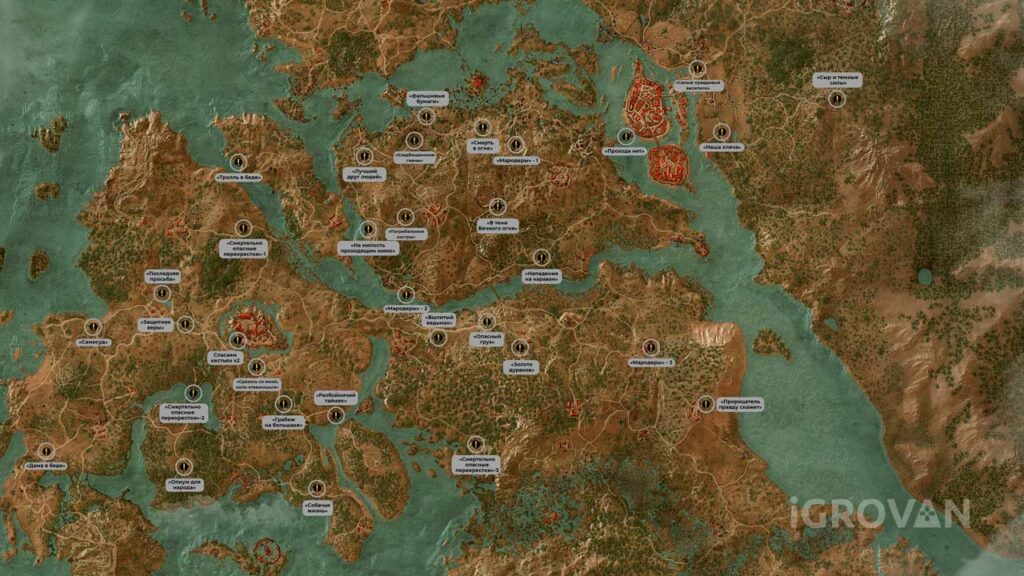Select the «Самосуд» map marker
This screenshot has width=1024, height=576.
(x=92, y=326)
